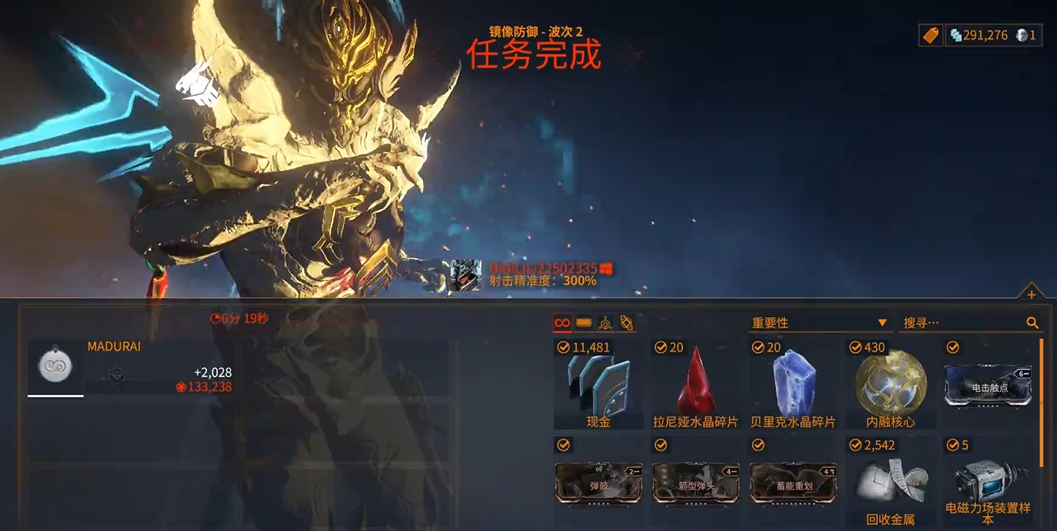Open the orange price tag market icon

point(930,35)
